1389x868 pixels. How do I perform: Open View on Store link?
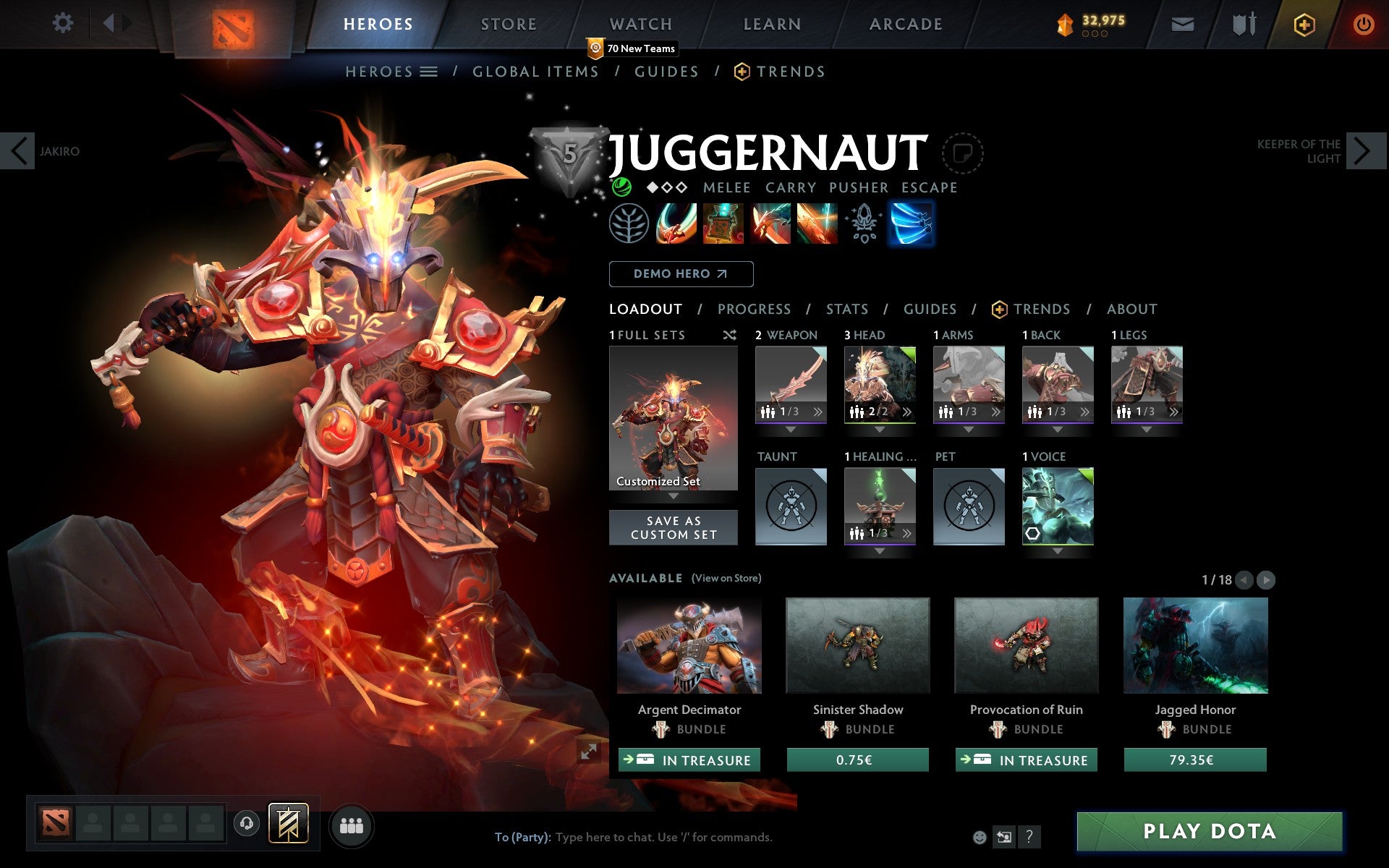(726, 578)
